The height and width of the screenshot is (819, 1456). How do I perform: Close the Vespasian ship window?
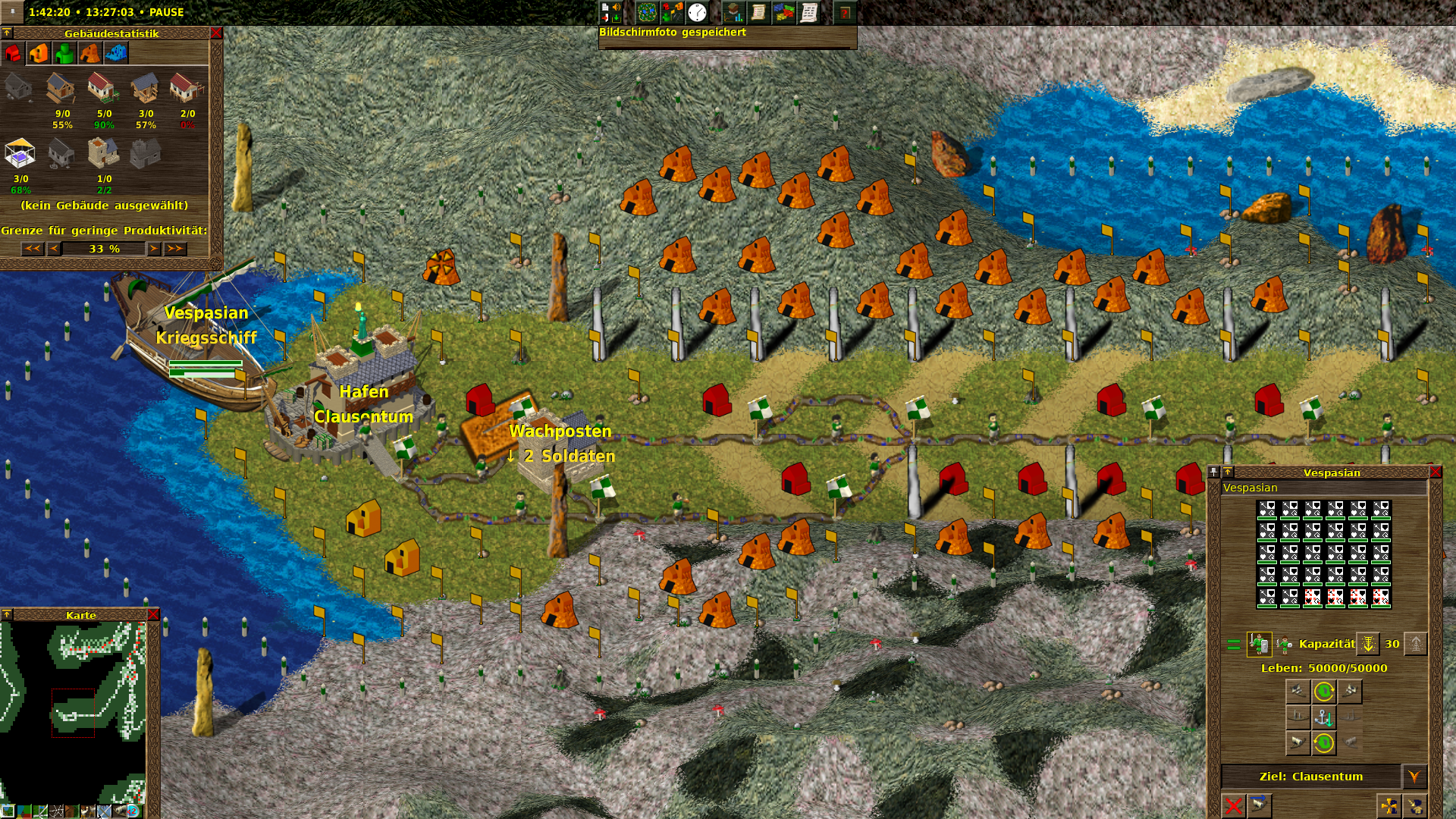[x=1436, y=472]
